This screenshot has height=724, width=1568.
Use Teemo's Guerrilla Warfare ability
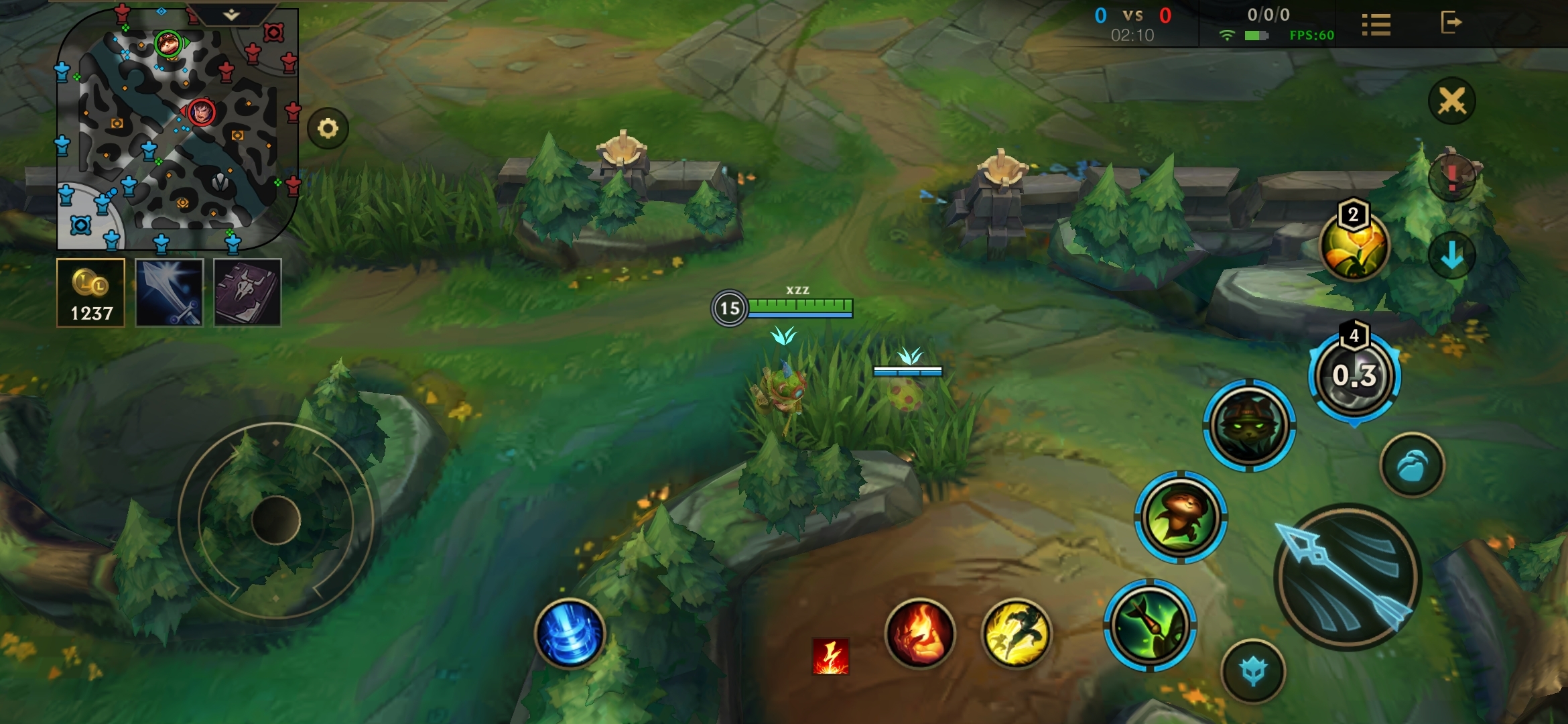pyautogui.click(x=1249, y=425)
